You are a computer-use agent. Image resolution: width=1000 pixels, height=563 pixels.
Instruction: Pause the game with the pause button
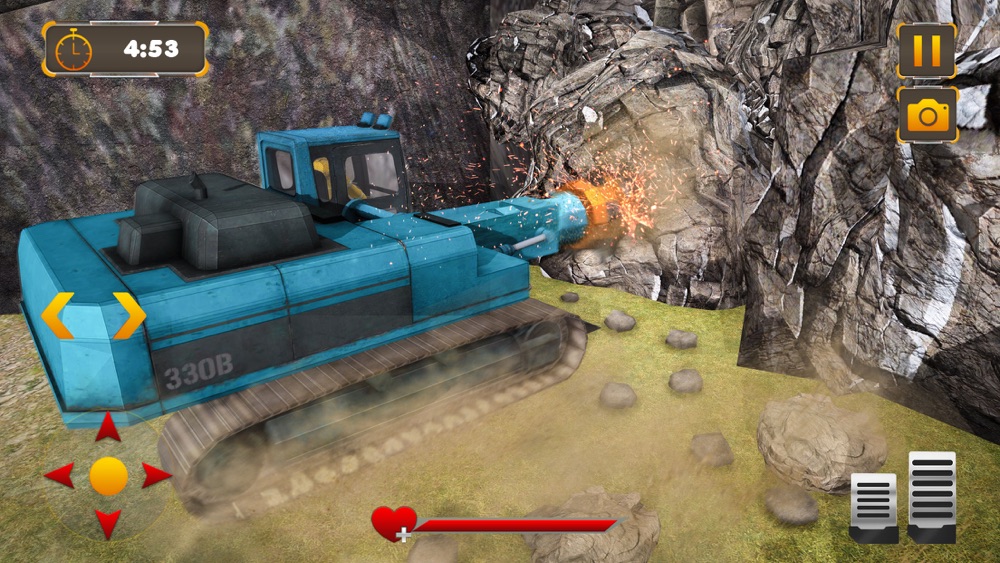point(926,51)
